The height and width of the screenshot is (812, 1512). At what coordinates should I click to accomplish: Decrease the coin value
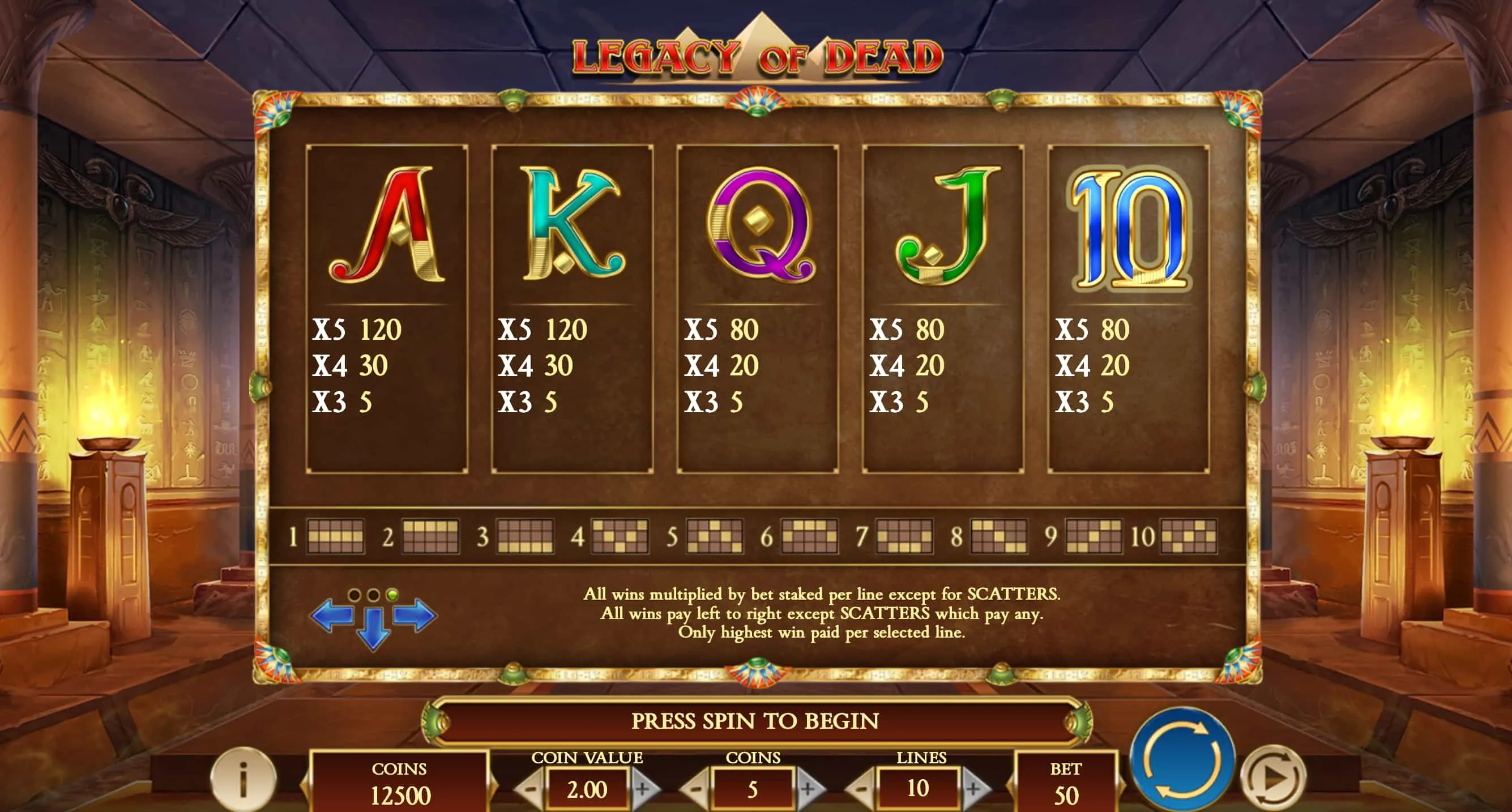[x=530, y=789]
